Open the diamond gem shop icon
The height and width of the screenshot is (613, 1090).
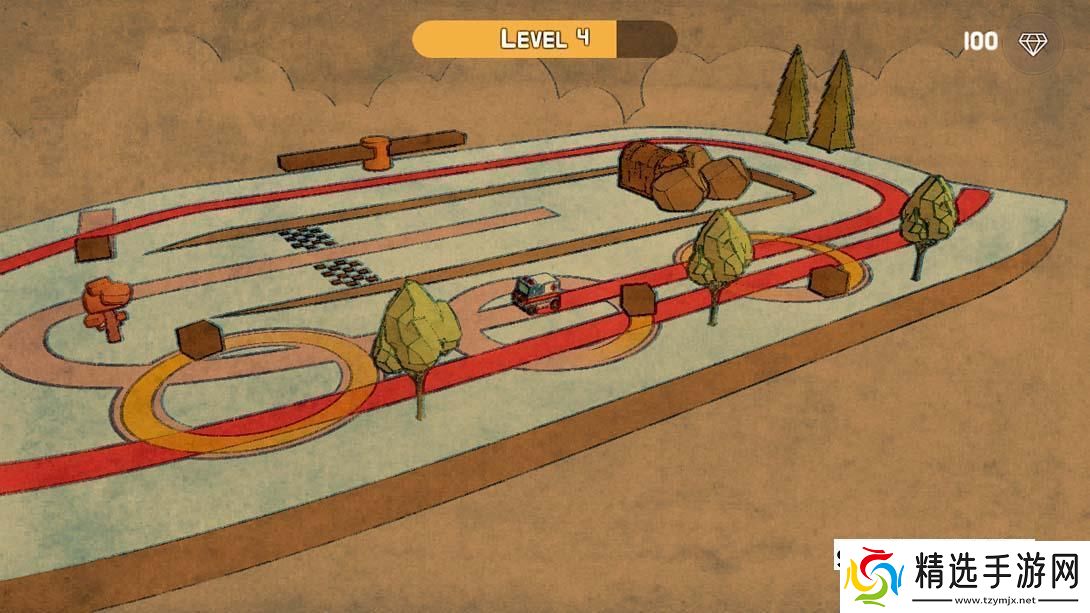(x=1033, y=42)
